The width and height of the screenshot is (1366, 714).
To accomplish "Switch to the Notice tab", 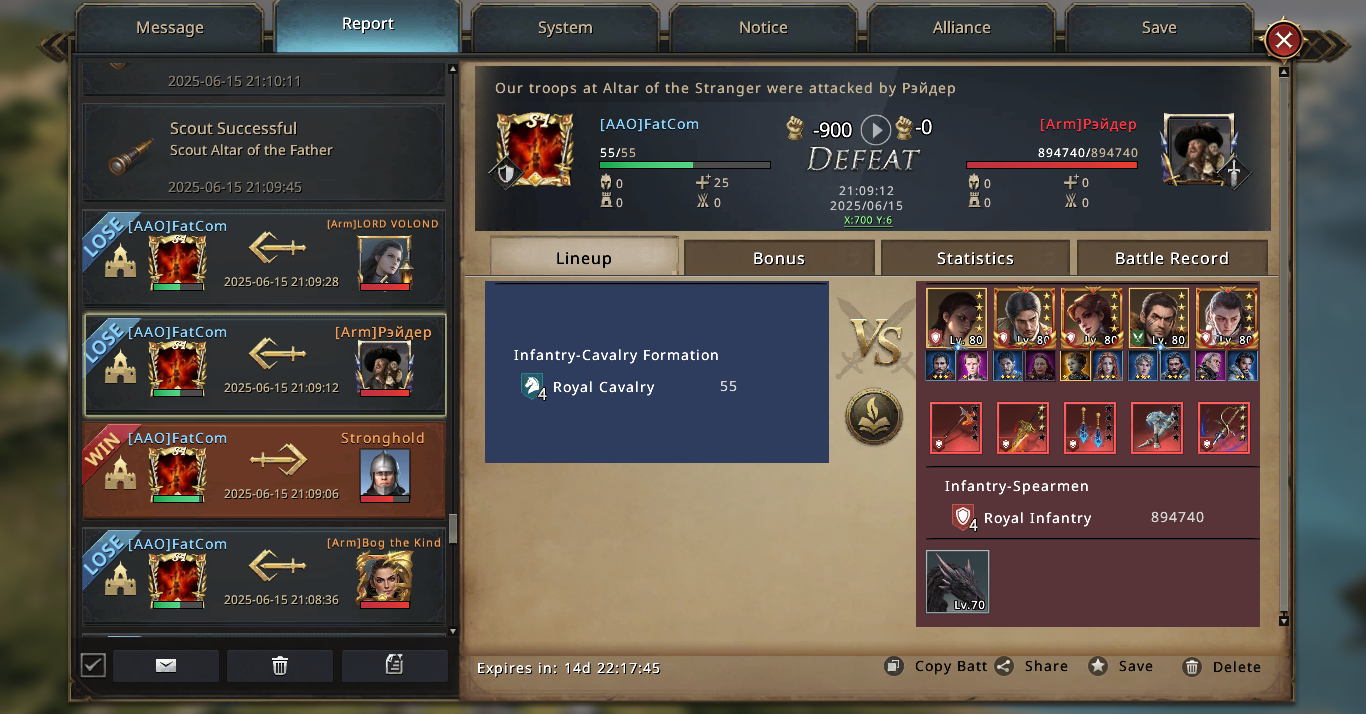I will 763,28.
